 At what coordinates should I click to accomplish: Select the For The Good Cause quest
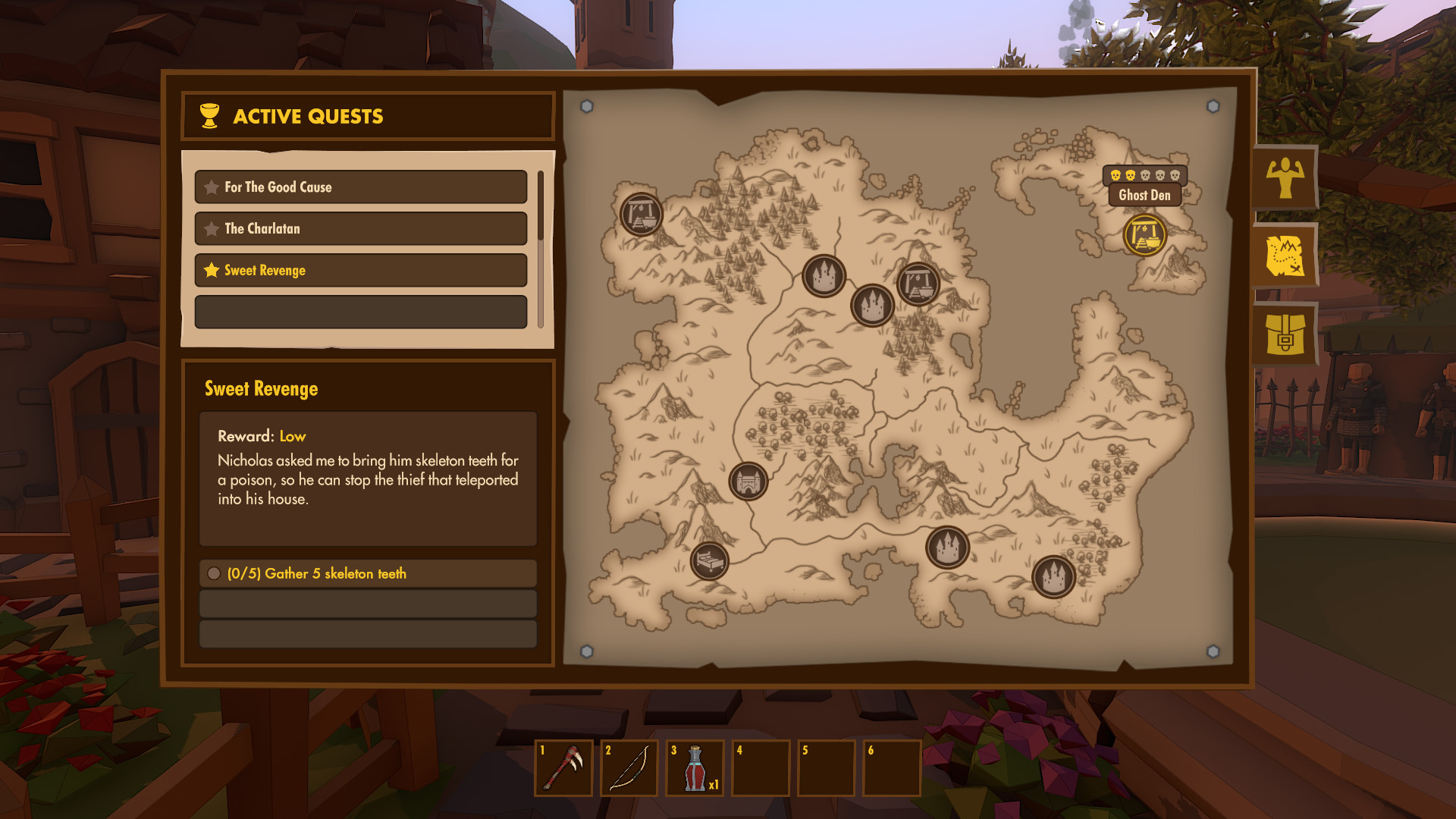point(360,187)
